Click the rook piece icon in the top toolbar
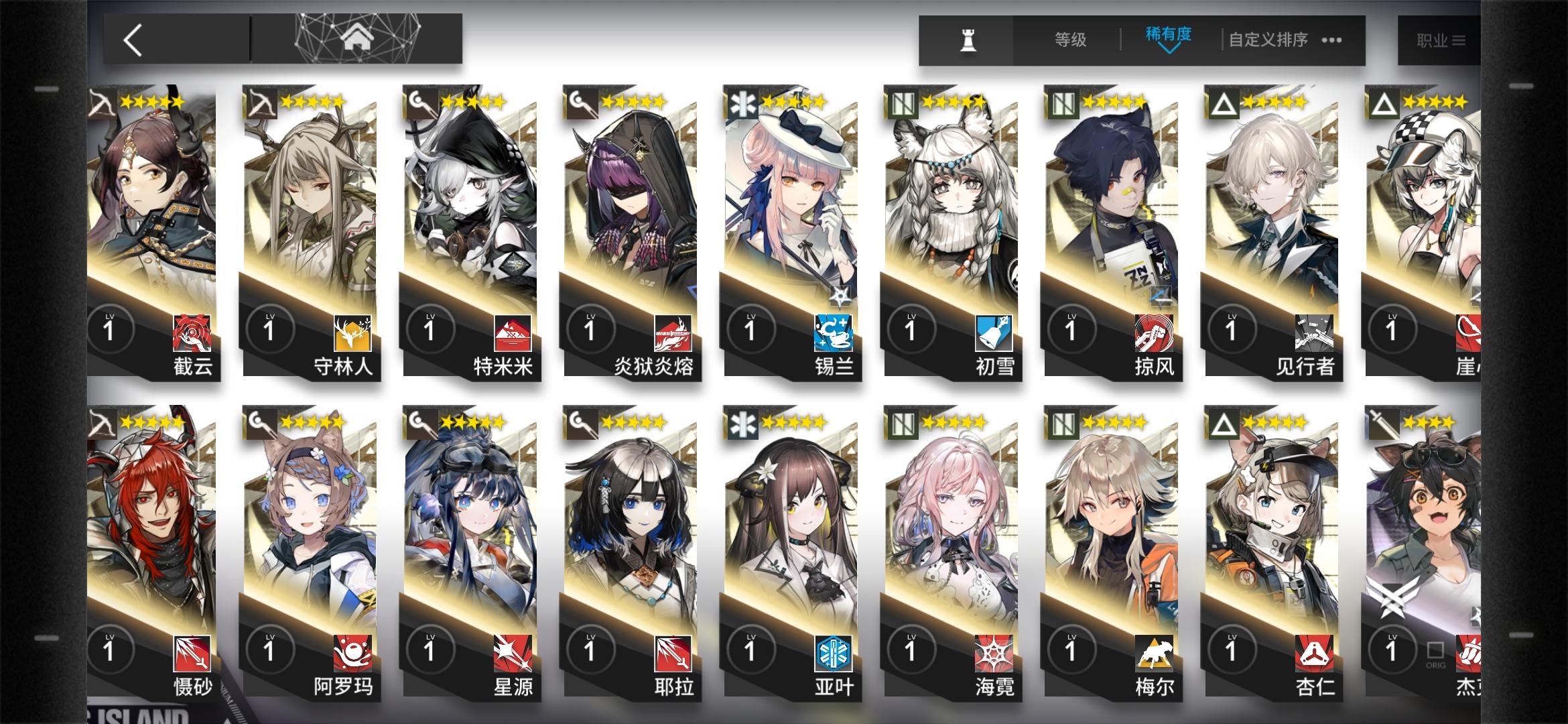 (966, 39)
